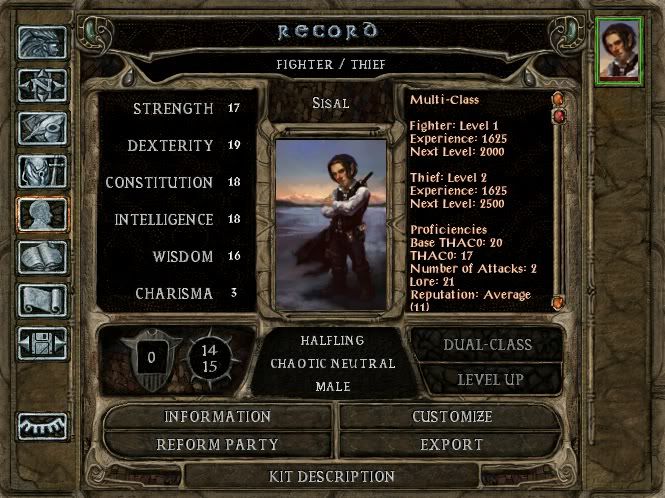665x498 pixels.
Task: Select Reform Party
Action: click(x=217, y=444)
